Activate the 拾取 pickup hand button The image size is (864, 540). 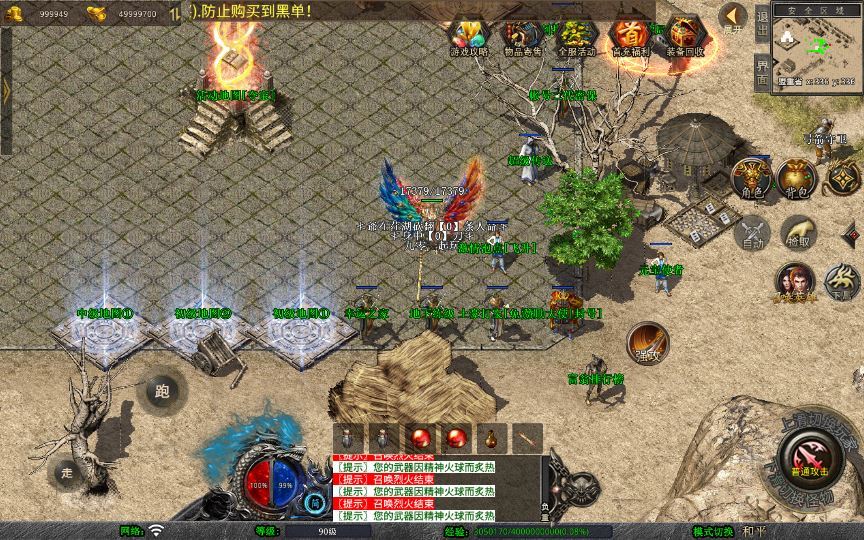tap(797, 233)
